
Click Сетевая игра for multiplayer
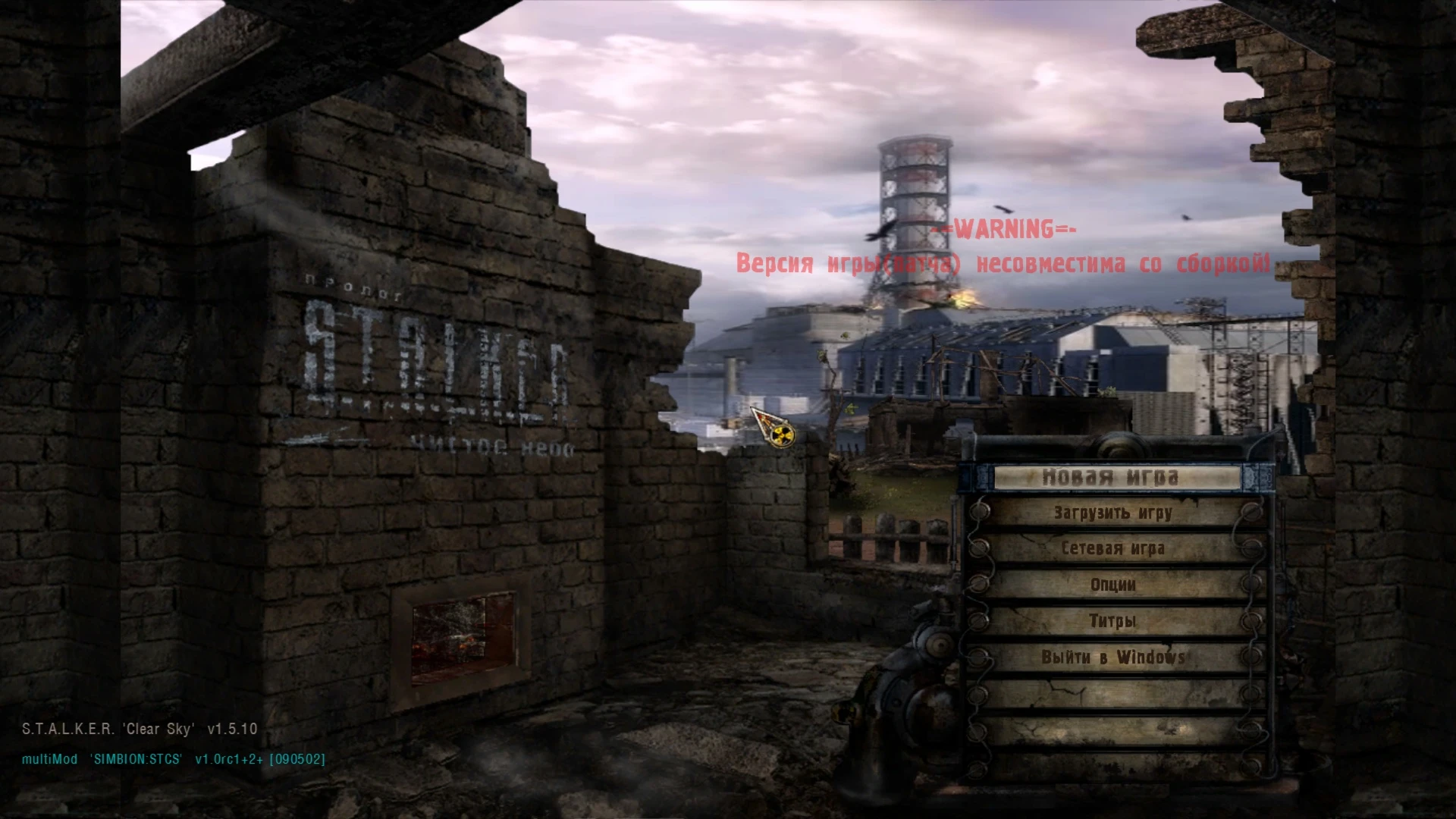pyautogui.click(x=1112, y=548)
